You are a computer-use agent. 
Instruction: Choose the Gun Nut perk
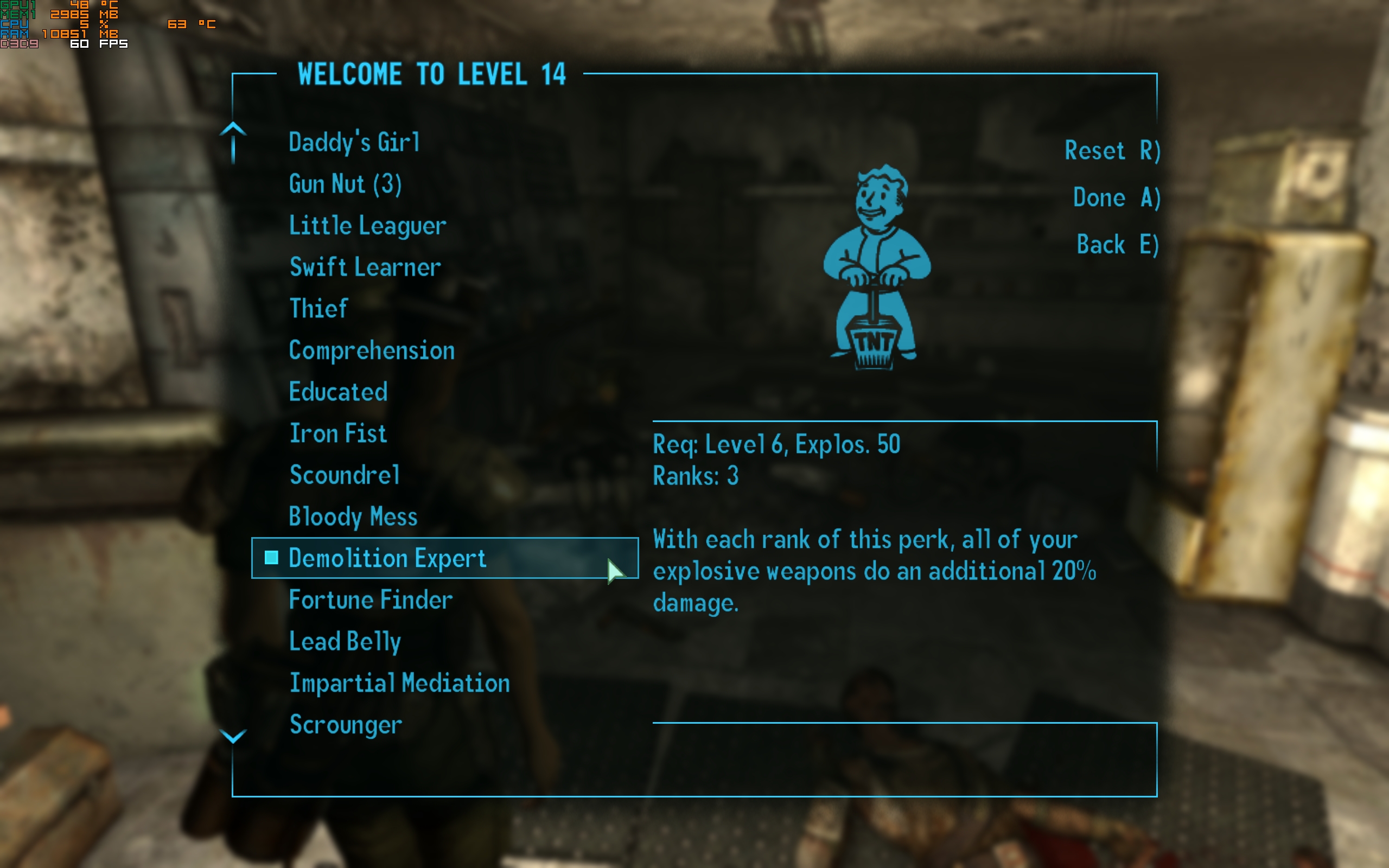345,184
